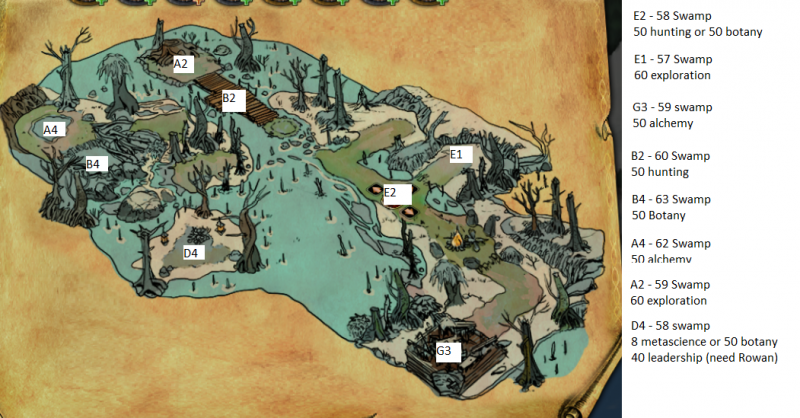Select the movement arrow left of the E2 label

[374, 190]
